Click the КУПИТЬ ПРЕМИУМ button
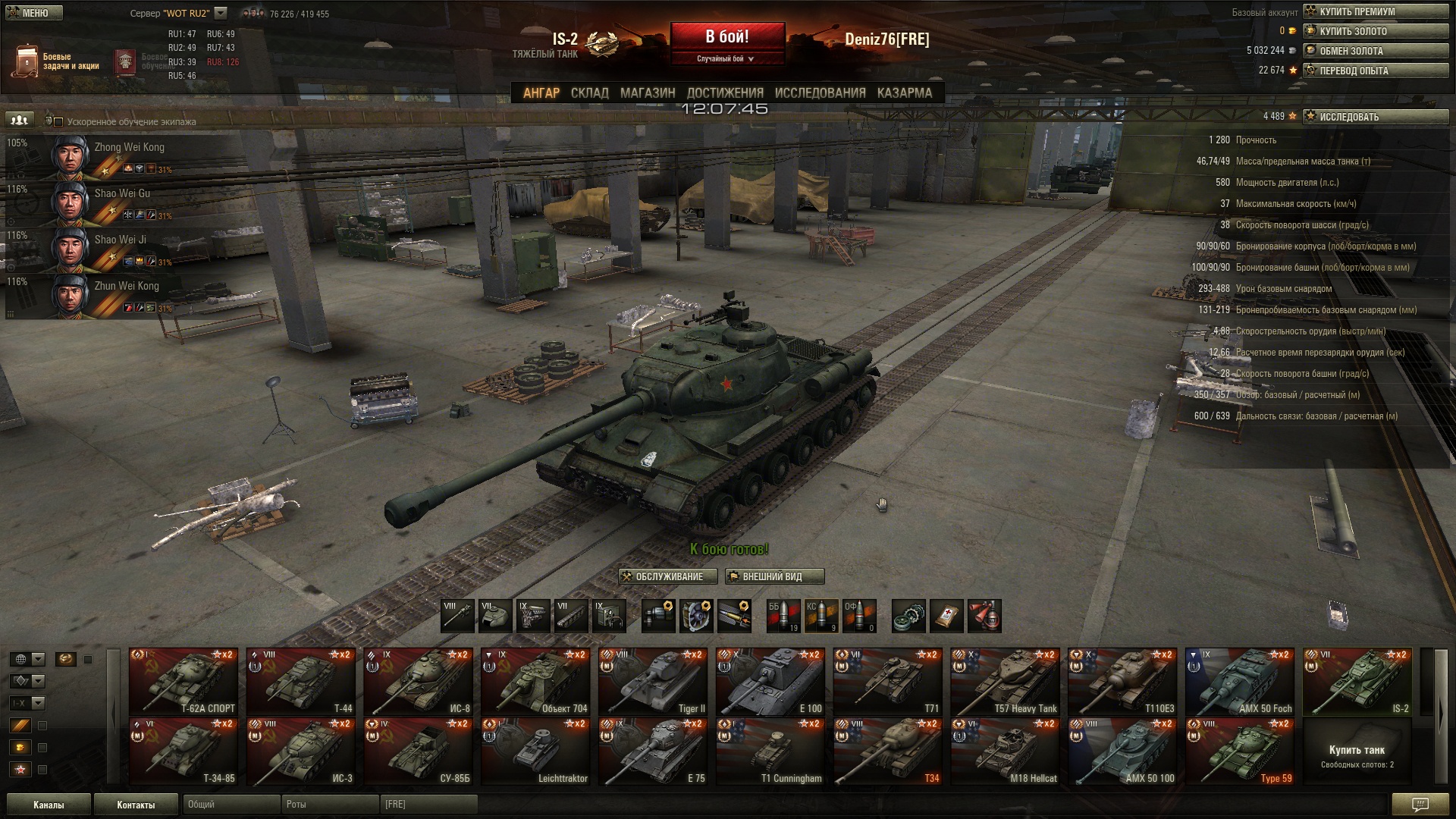This screenshot has height=819, width=1456. click(x=1375, y=11)
